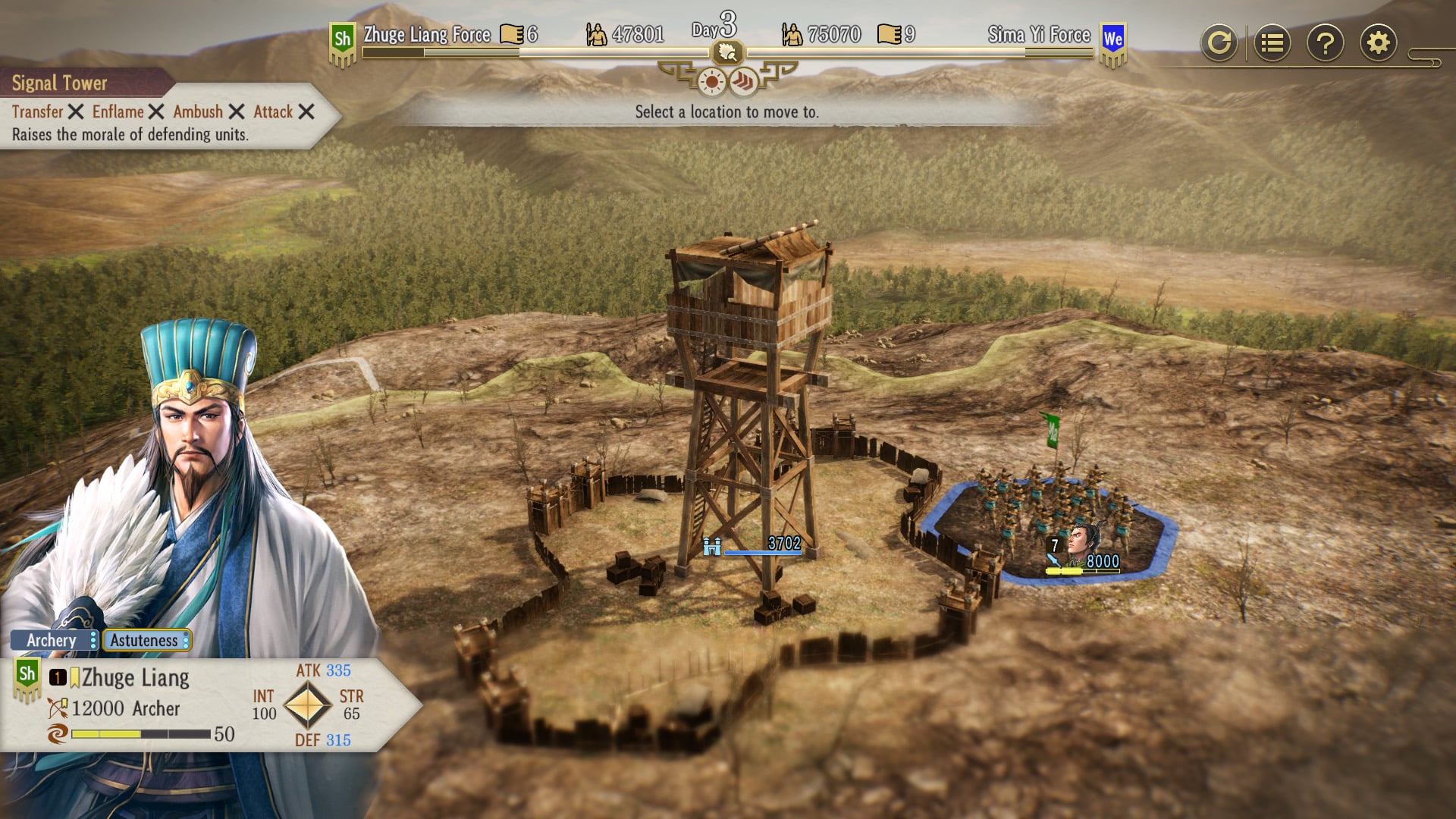This screenshot has width=1456, height=819.
Task: Open the gear settings button
Action: (x=1378, y=42)
